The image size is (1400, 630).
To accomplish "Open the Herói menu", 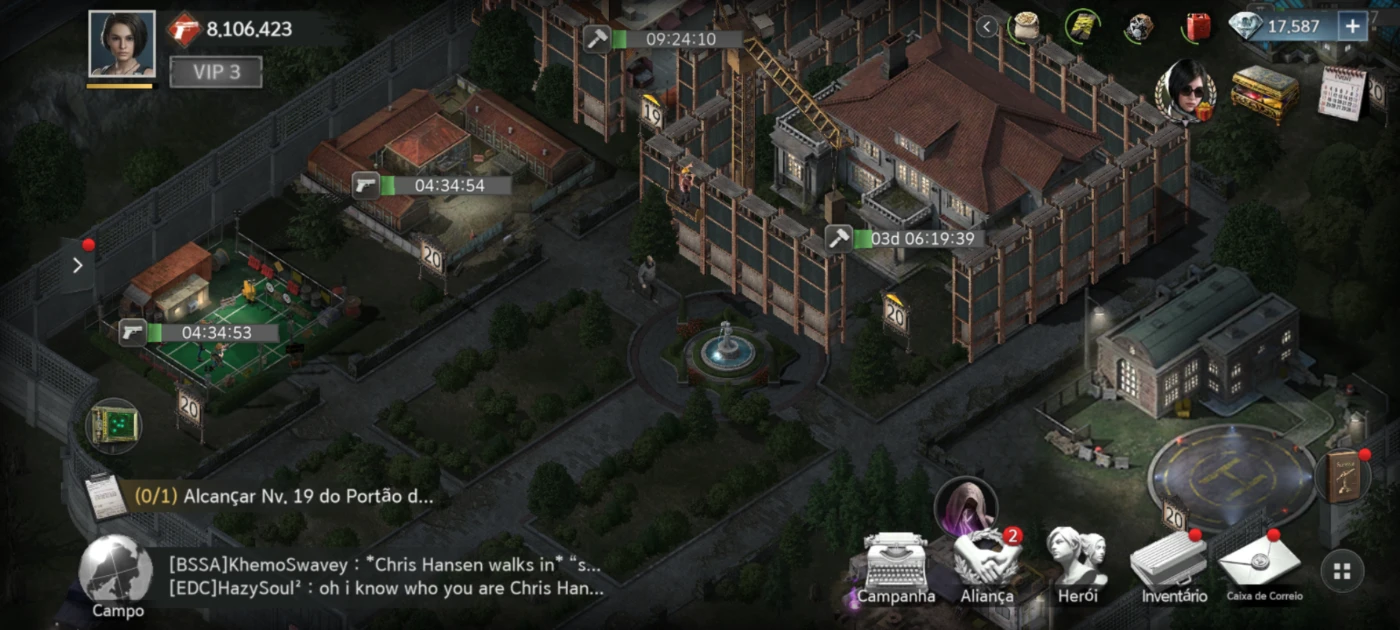I will [x=1077, y=568].
